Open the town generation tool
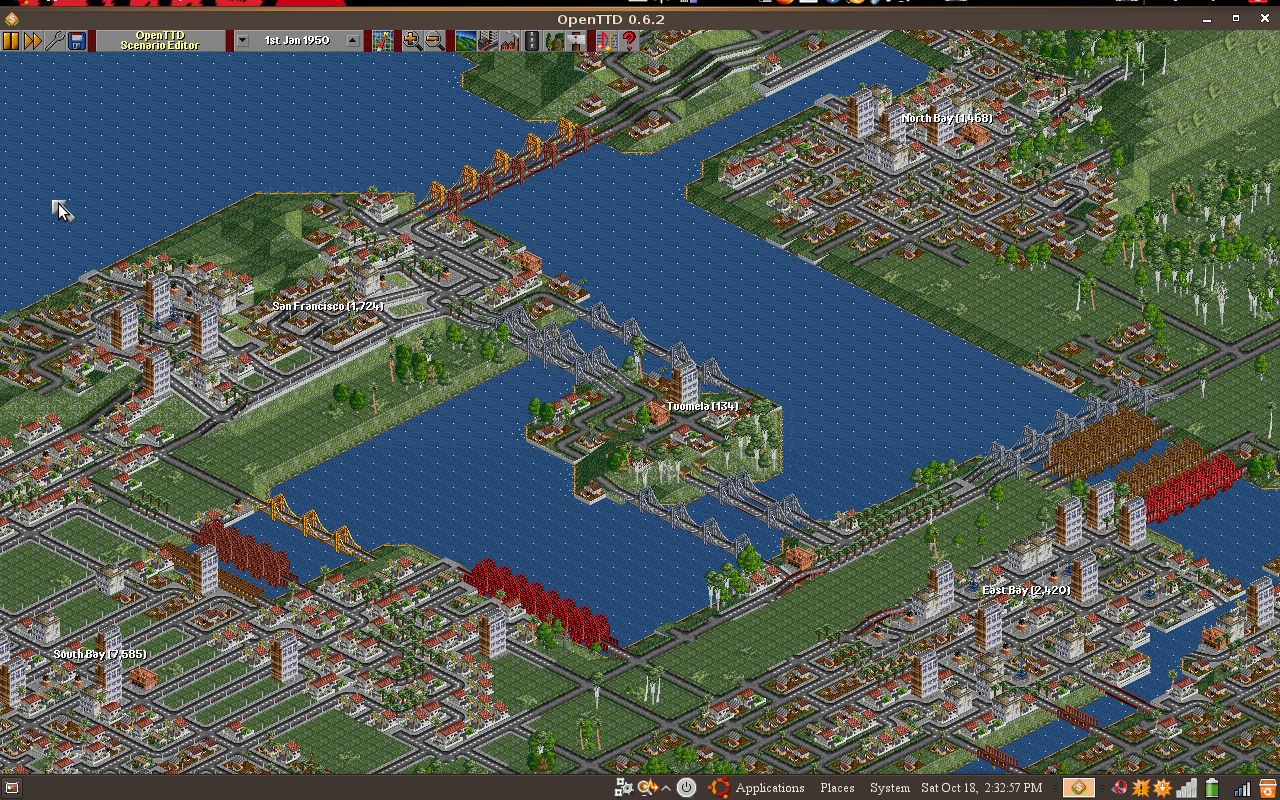The image size is (1280, 800). coord(488,40)
